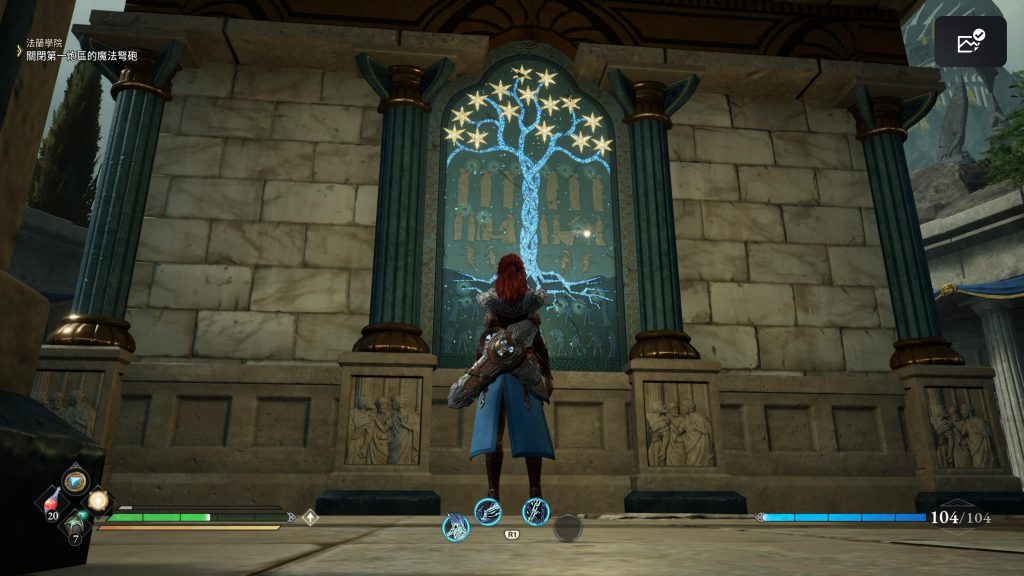Click the screenshot saved notification
This screenshot has height=576, width=1024.
pyautogui.click(x=970, y=42)
